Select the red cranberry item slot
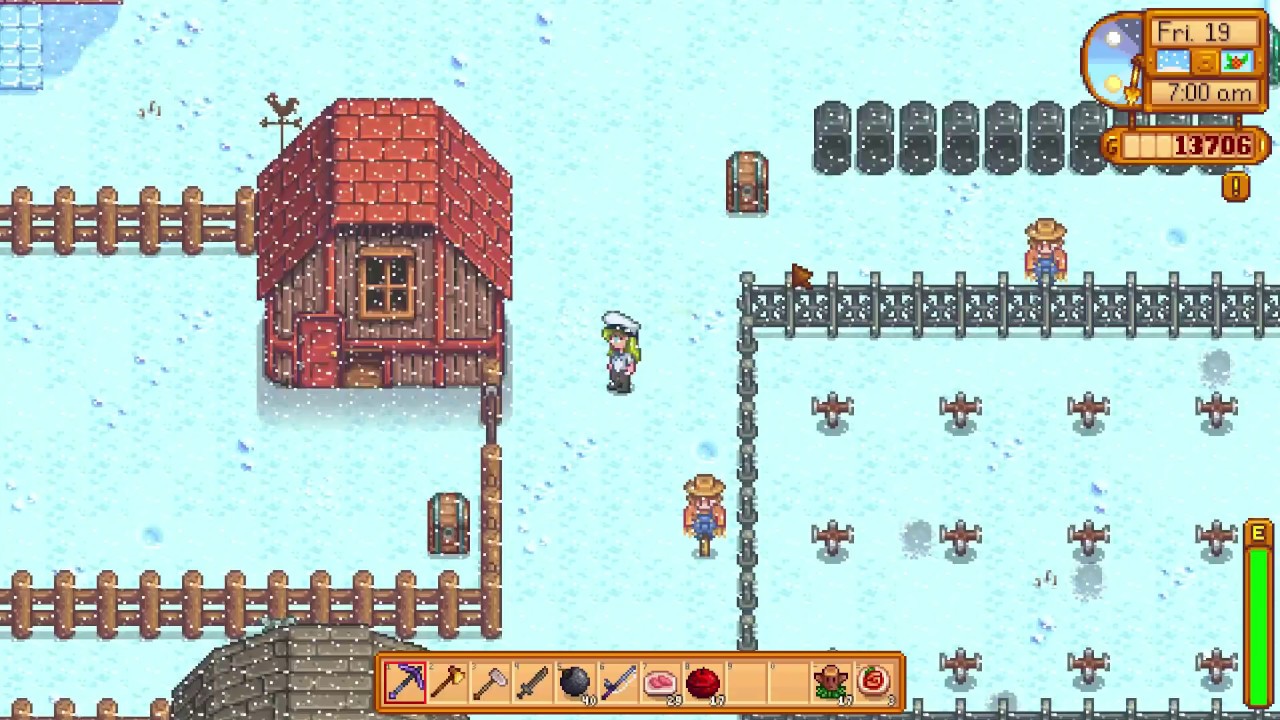The width and height of the screenshot is (1280, 720). point(704,682)
